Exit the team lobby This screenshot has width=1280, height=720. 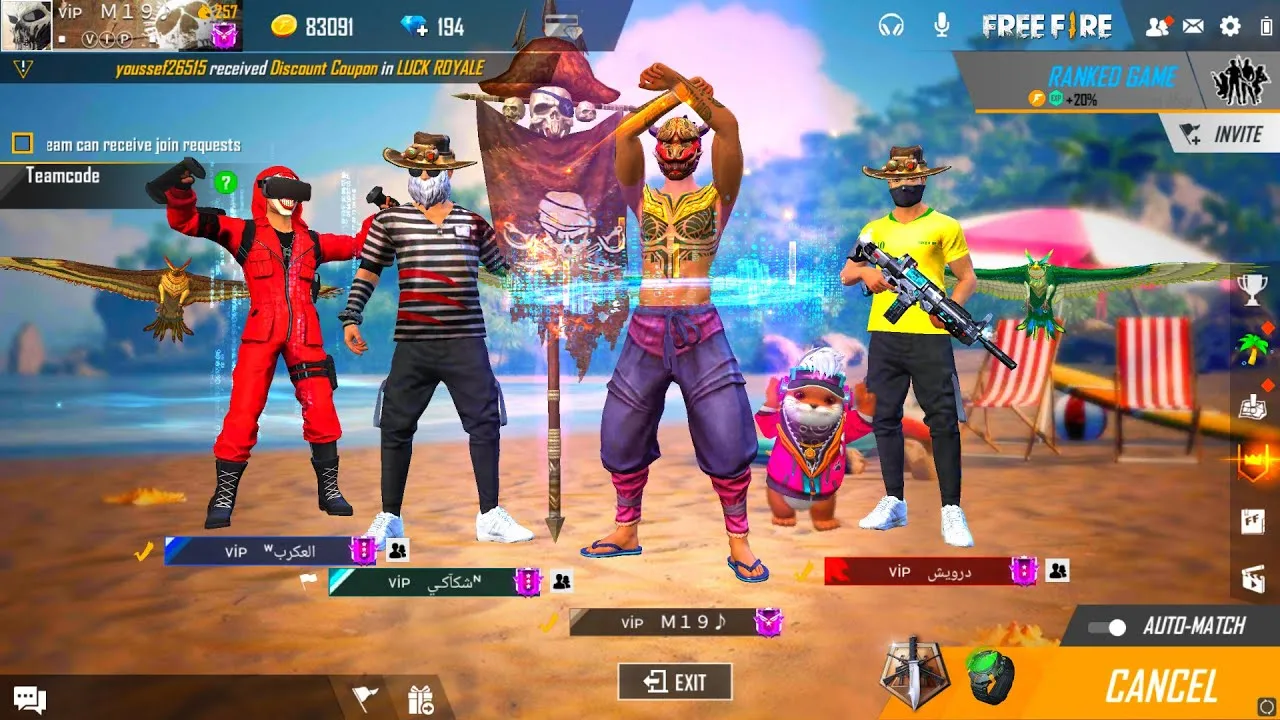pyautogui.click(x=675, y=682)
